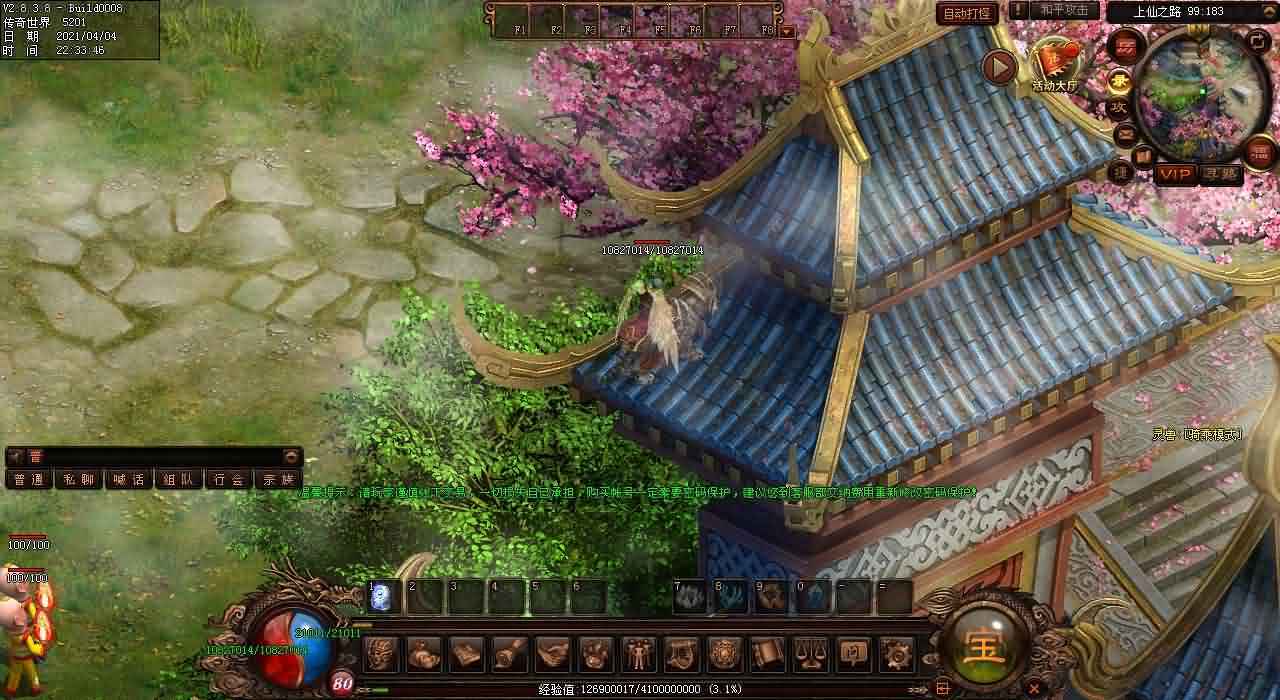Open the balance scales menu icon
Screen dimensions: 1280x700
[x=810, y=654]
